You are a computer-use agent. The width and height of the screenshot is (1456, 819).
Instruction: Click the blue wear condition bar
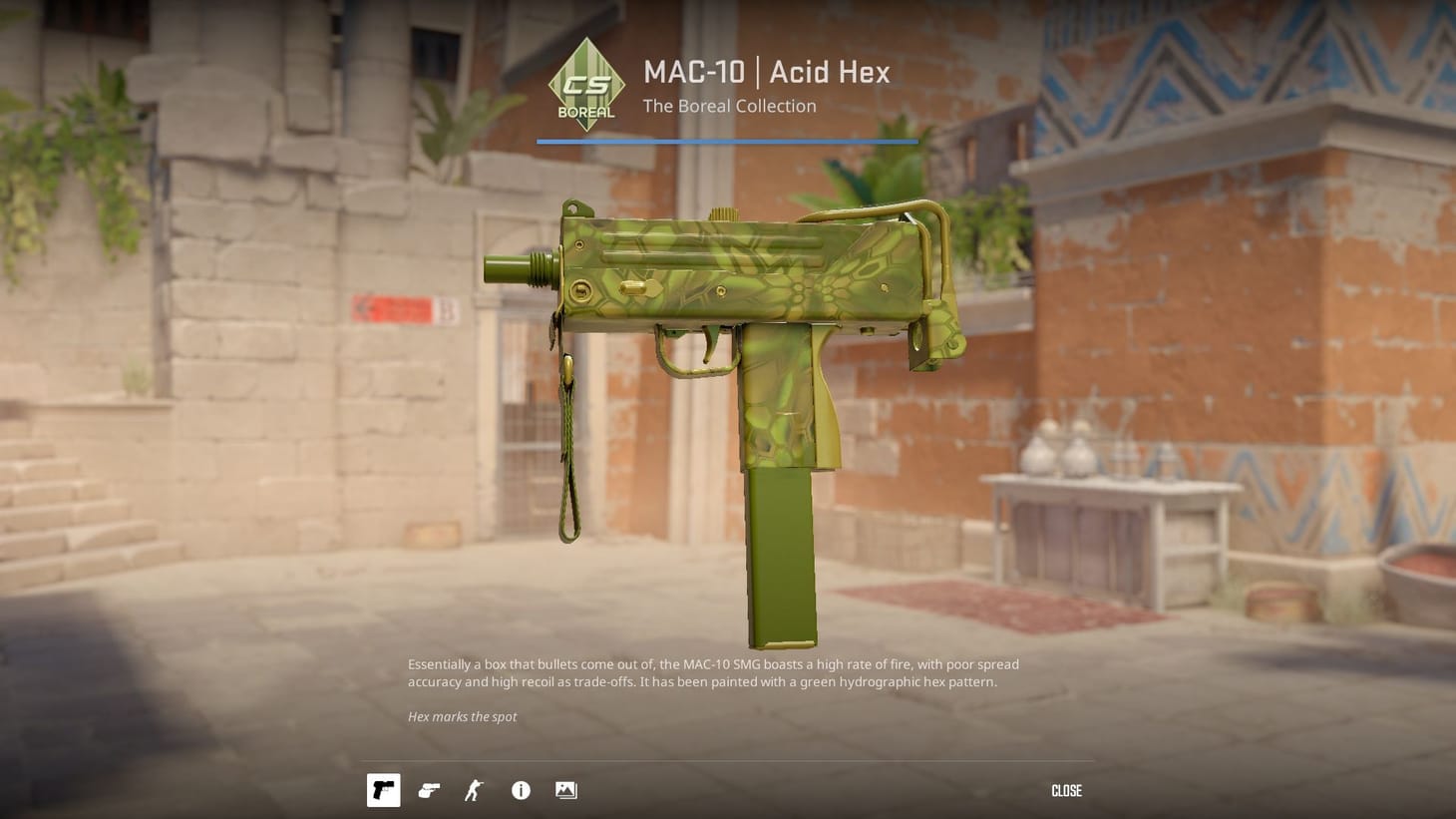coord(727,141)
